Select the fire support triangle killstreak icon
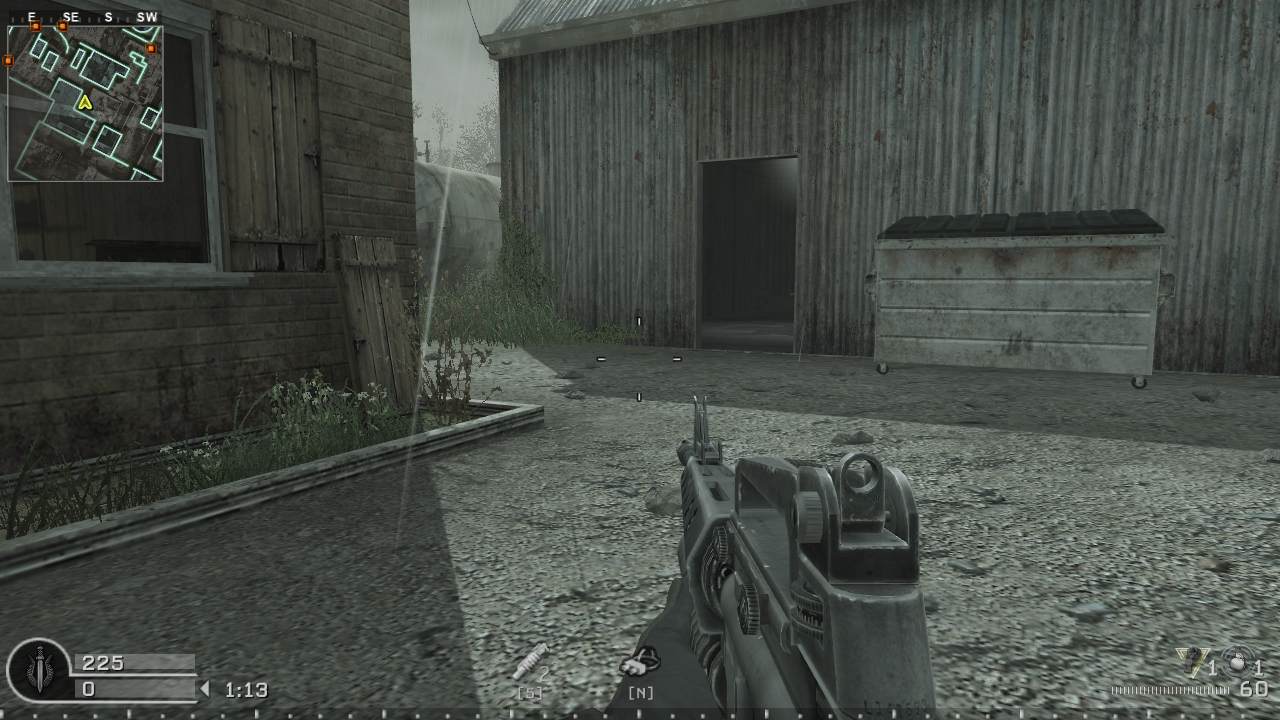The width and height of the screenshot is (1280, 720). coord(1190,663)
